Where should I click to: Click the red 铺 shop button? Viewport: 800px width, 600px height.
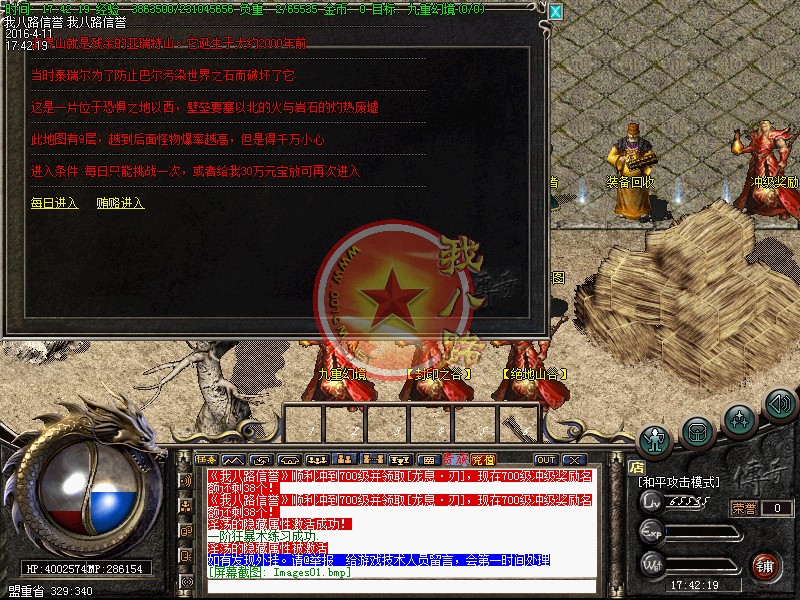pyautogui.click(x=766, y=564)
